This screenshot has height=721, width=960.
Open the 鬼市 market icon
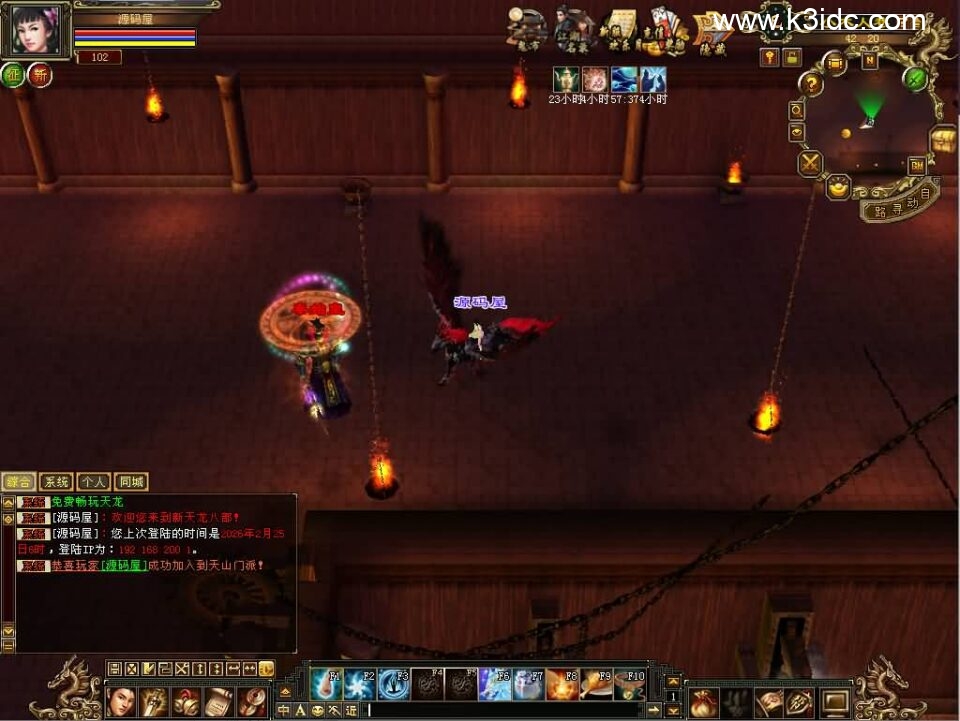pos(526,32)
